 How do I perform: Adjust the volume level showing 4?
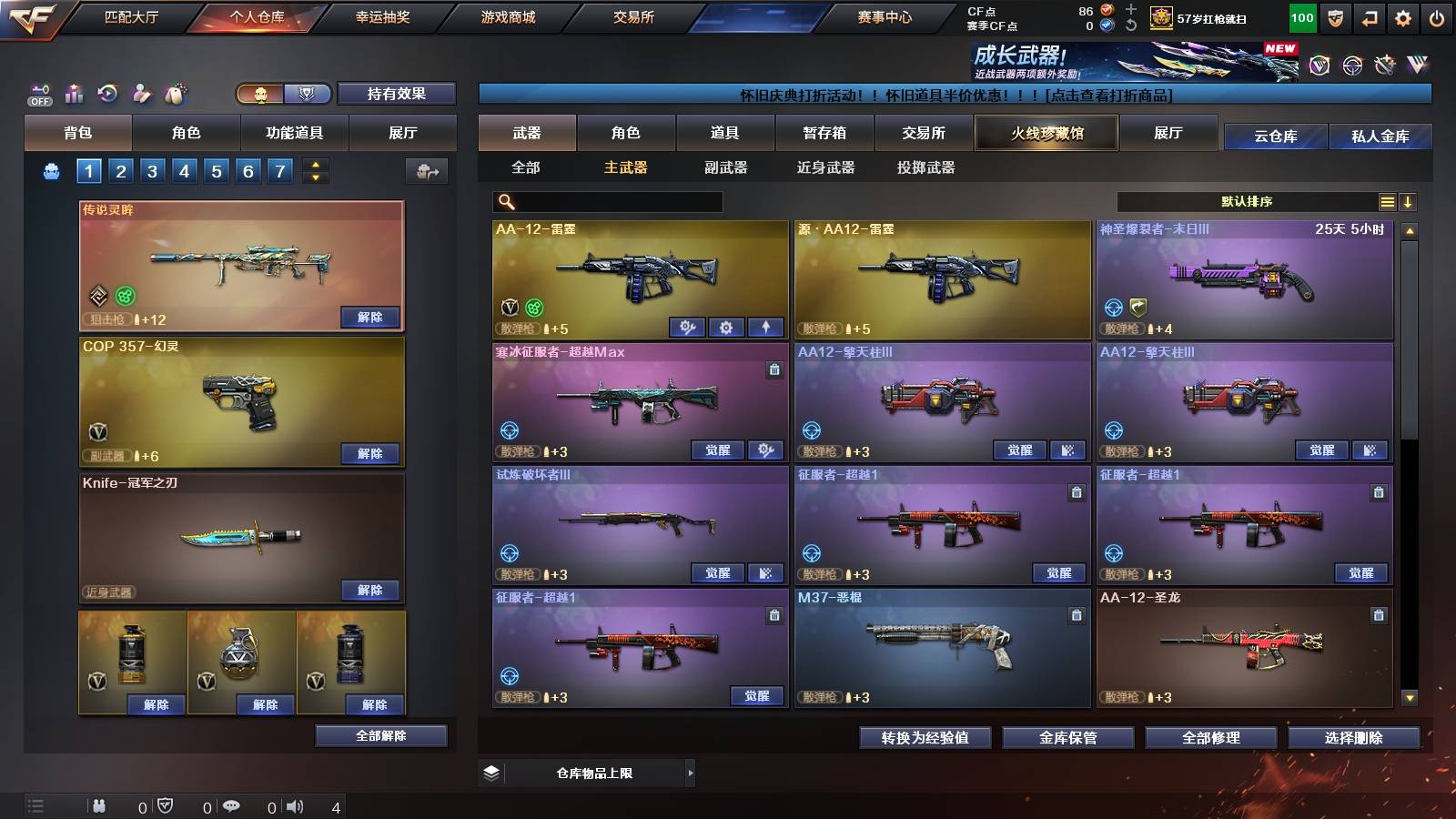(295, 806)
